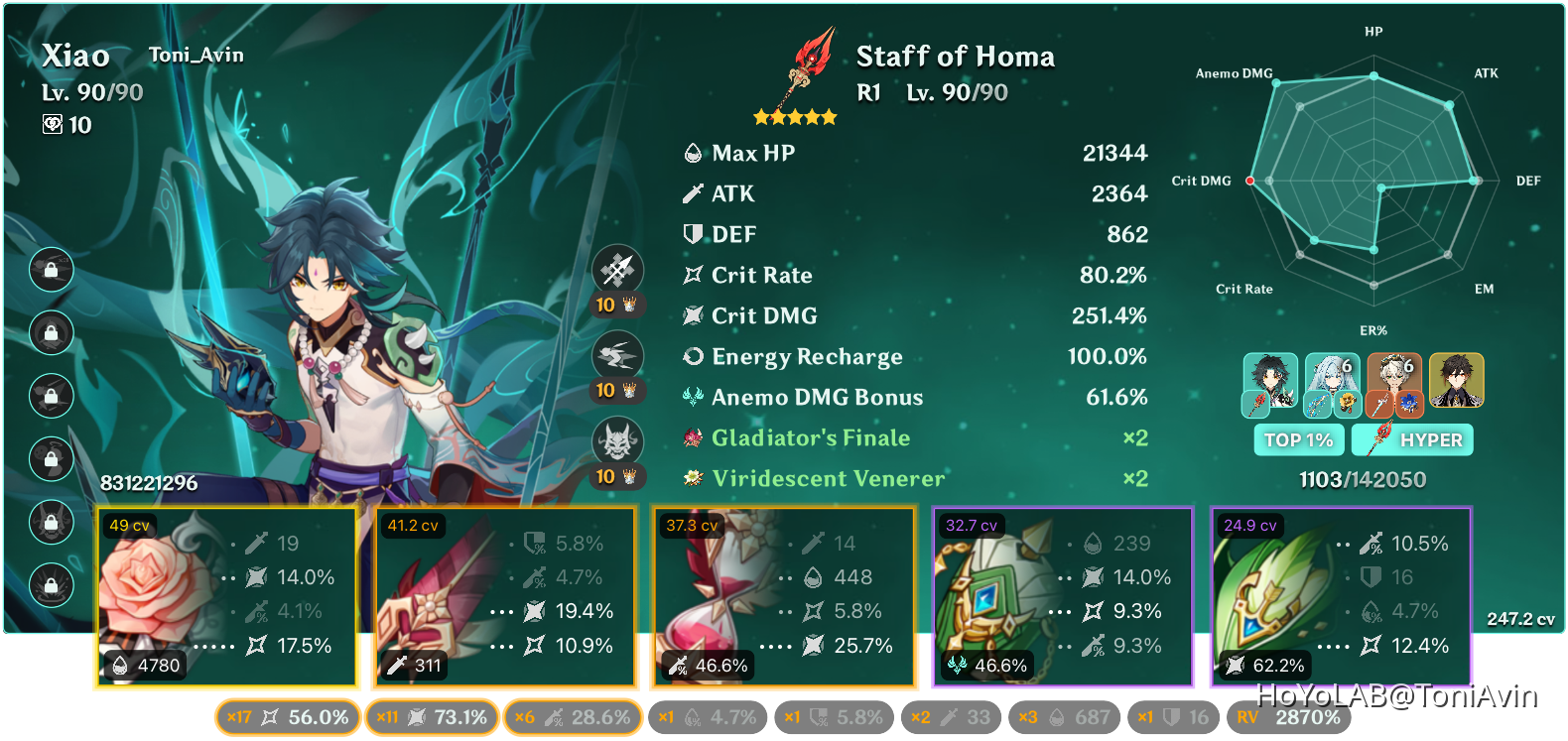
Task: Toggle the topmost padlock on left sidebar
Action: click(52, 270)
